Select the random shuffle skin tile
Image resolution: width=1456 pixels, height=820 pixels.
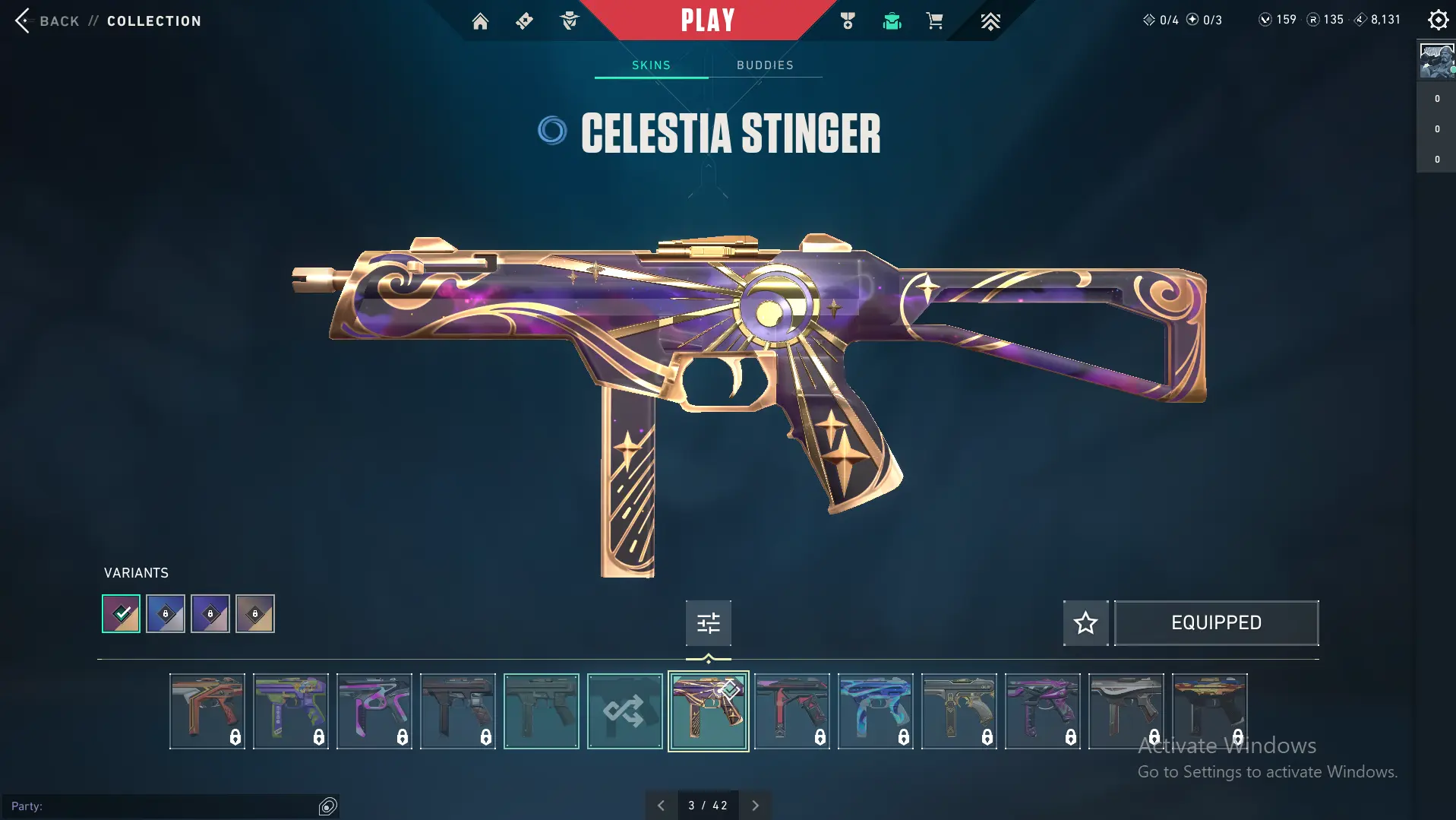pyautogui.click(x=624, y=711)
